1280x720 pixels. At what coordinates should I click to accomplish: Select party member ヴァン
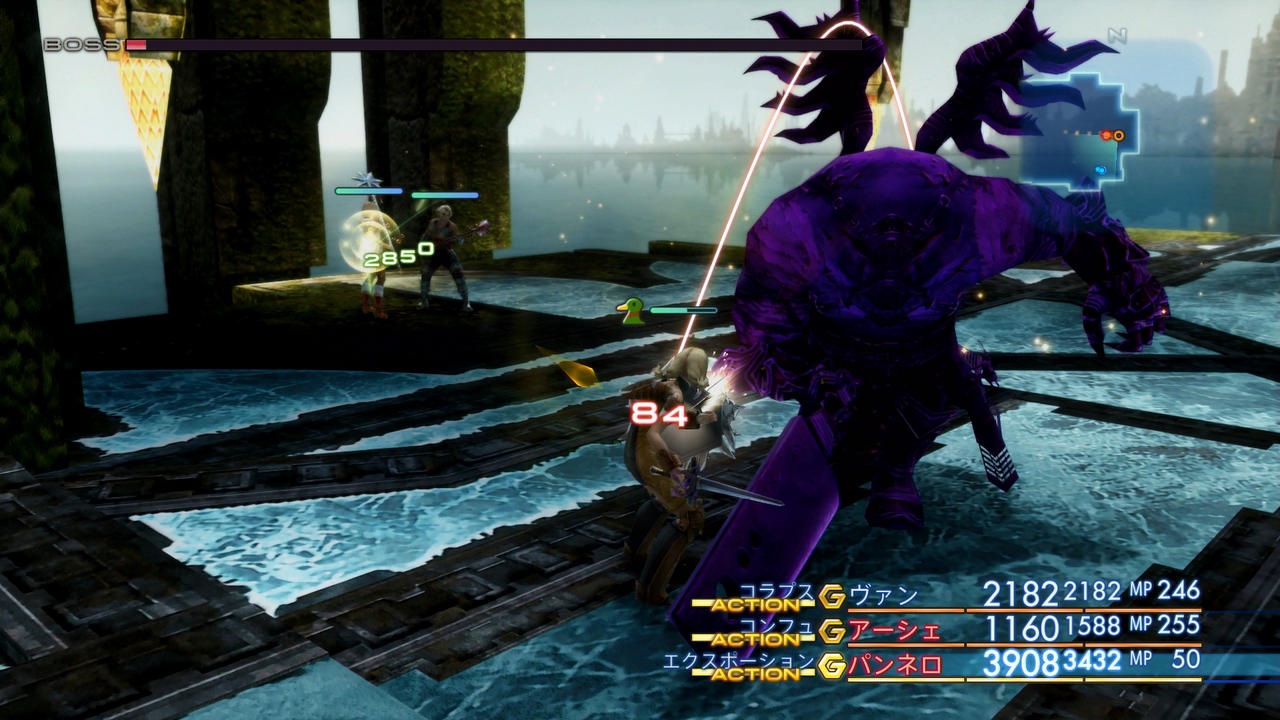pos(883,596)
